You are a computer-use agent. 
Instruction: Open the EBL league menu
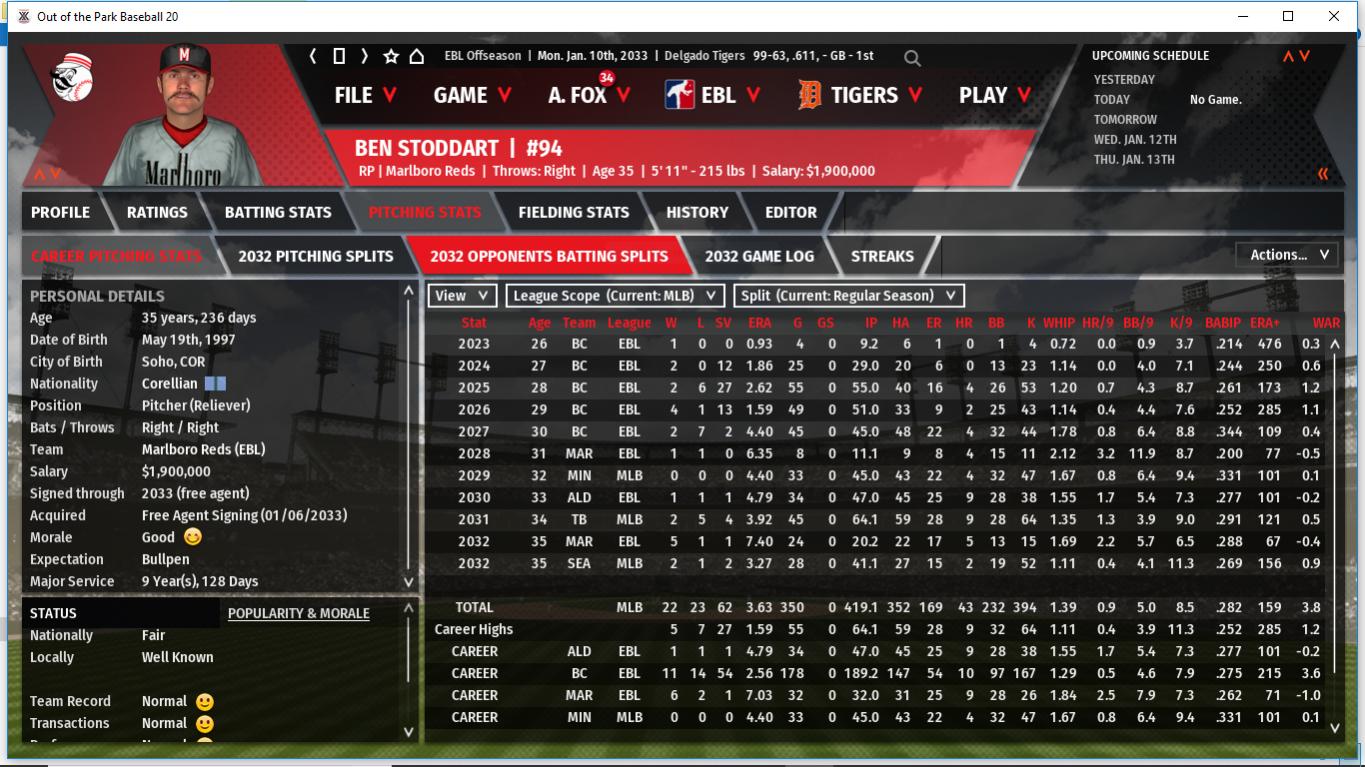click(x=712, y=95)
